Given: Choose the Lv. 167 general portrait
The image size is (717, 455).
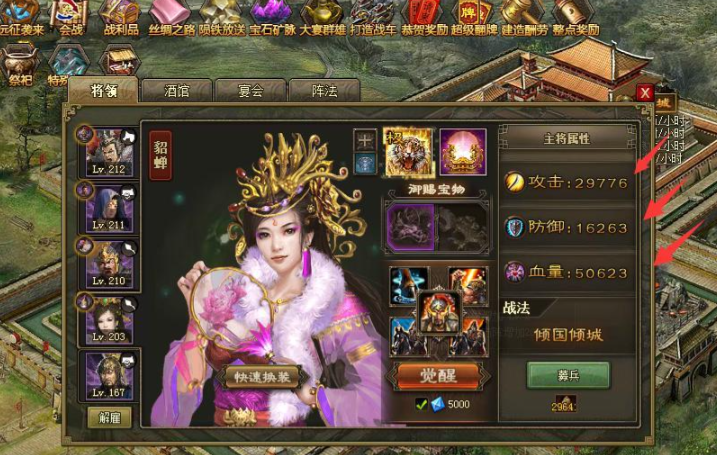Looking at the screenshot, I should click(109, 376).
